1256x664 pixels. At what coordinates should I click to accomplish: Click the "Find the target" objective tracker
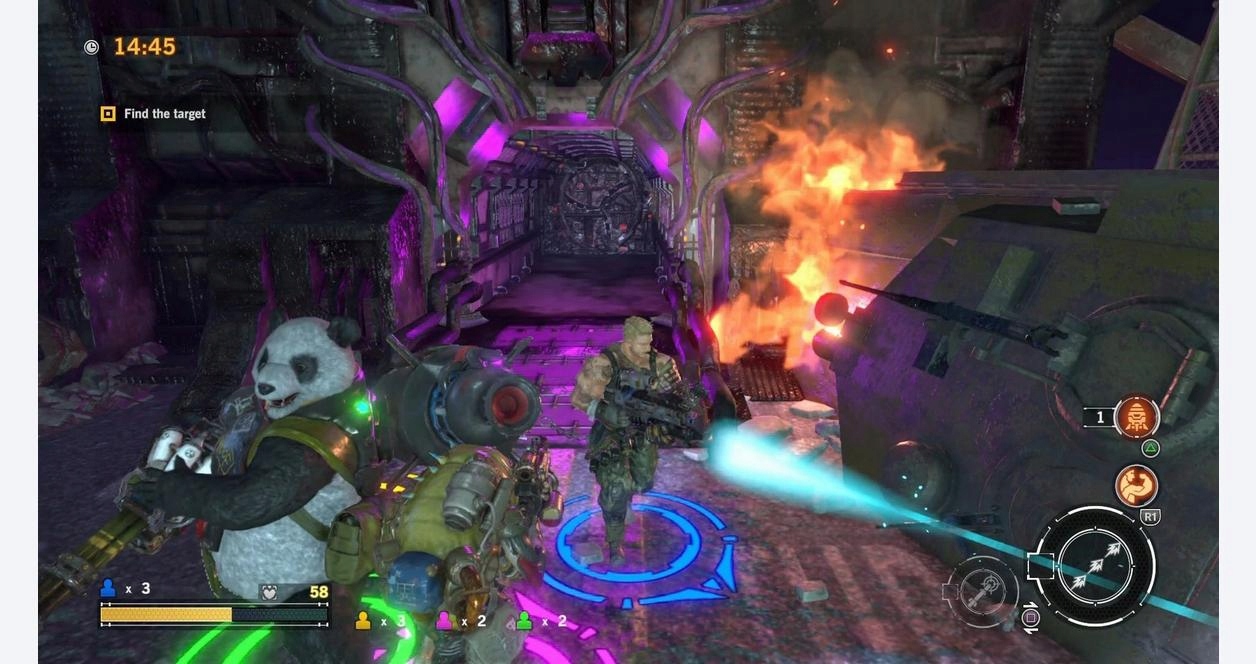pos(154,114)
